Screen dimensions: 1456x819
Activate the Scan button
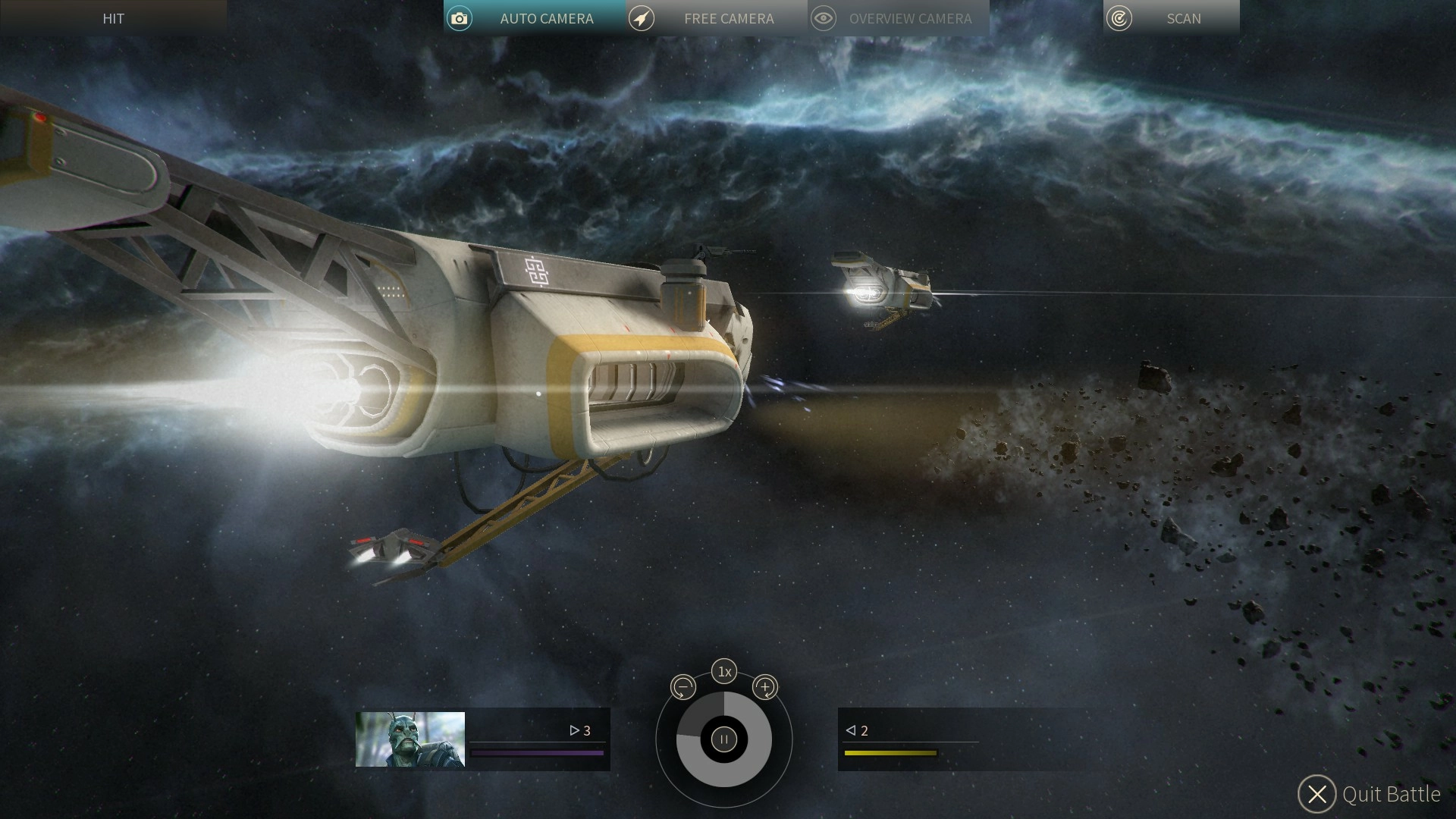tap(1171, 18)
